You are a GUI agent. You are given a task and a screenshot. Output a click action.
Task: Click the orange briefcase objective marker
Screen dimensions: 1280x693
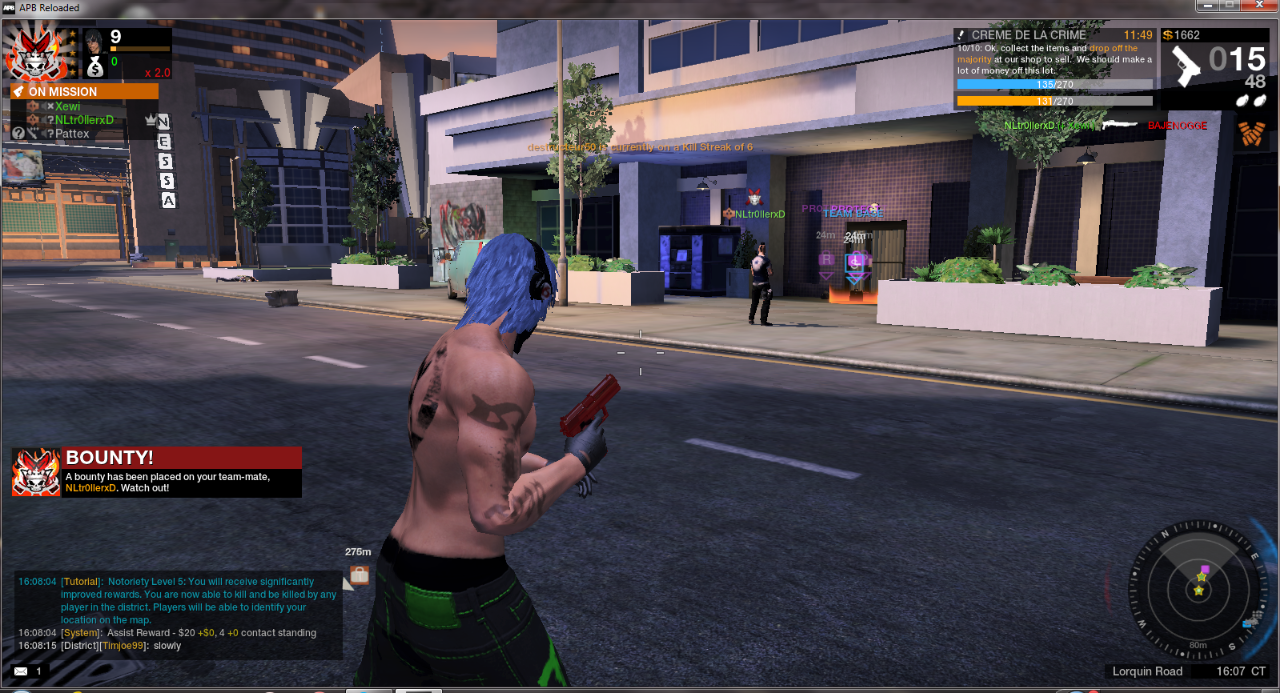[358, 574]
